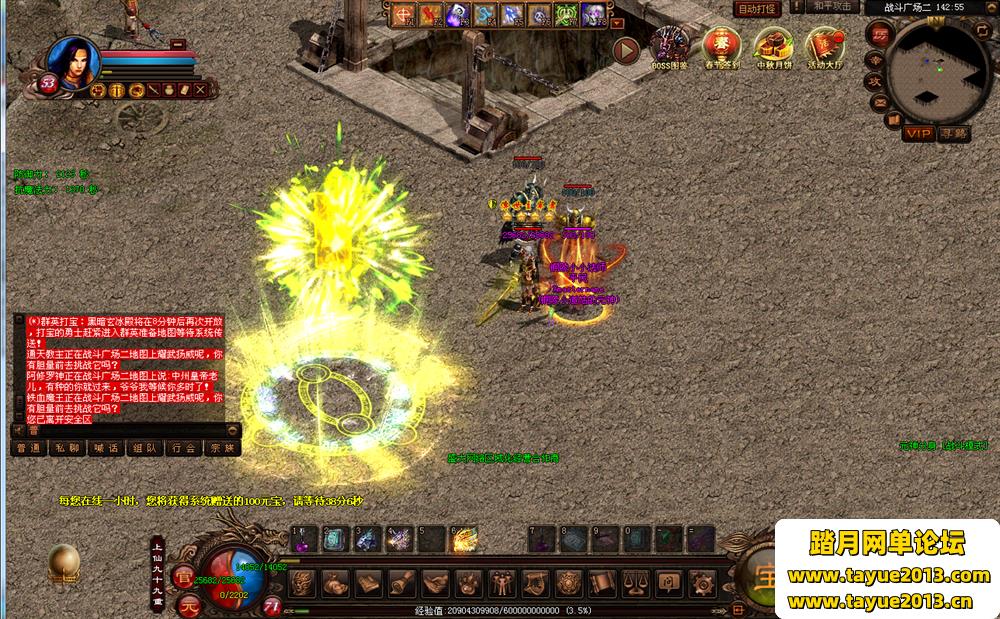Screen dimensions: 1000x619
Task: Select the 私聊 private chat tab
Action: pyautogui.click(x=67, y=449)
